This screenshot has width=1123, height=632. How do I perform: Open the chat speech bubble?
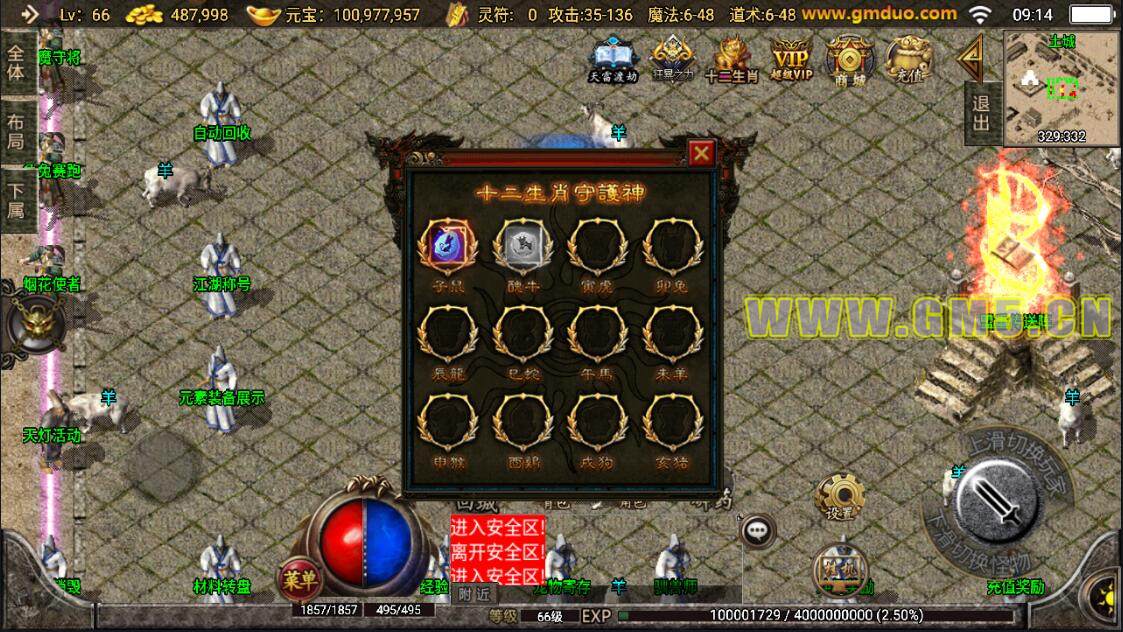[x=757, y=529]
